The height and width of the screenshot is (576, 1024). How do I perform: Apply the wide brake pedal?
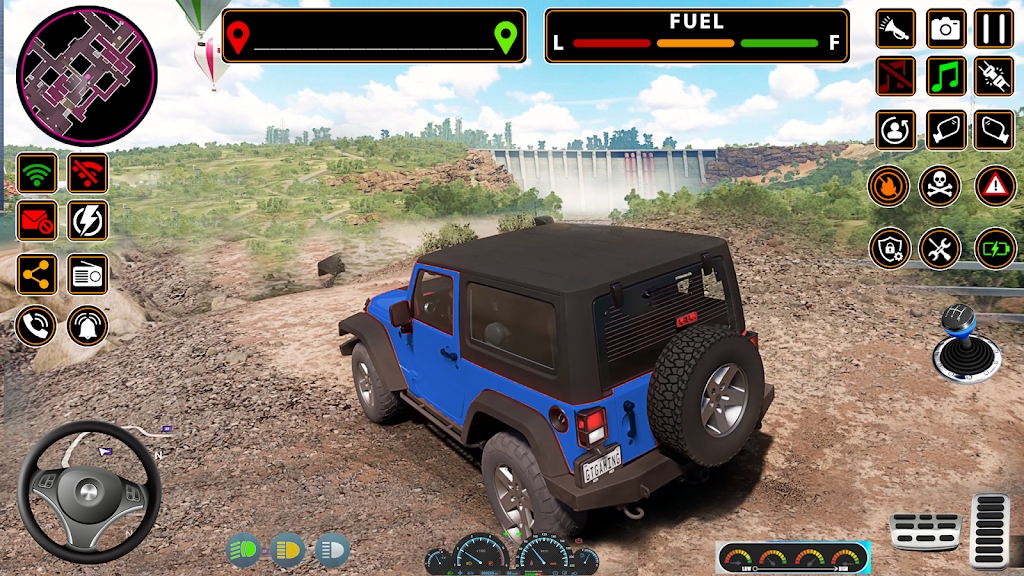coord(925,531)
